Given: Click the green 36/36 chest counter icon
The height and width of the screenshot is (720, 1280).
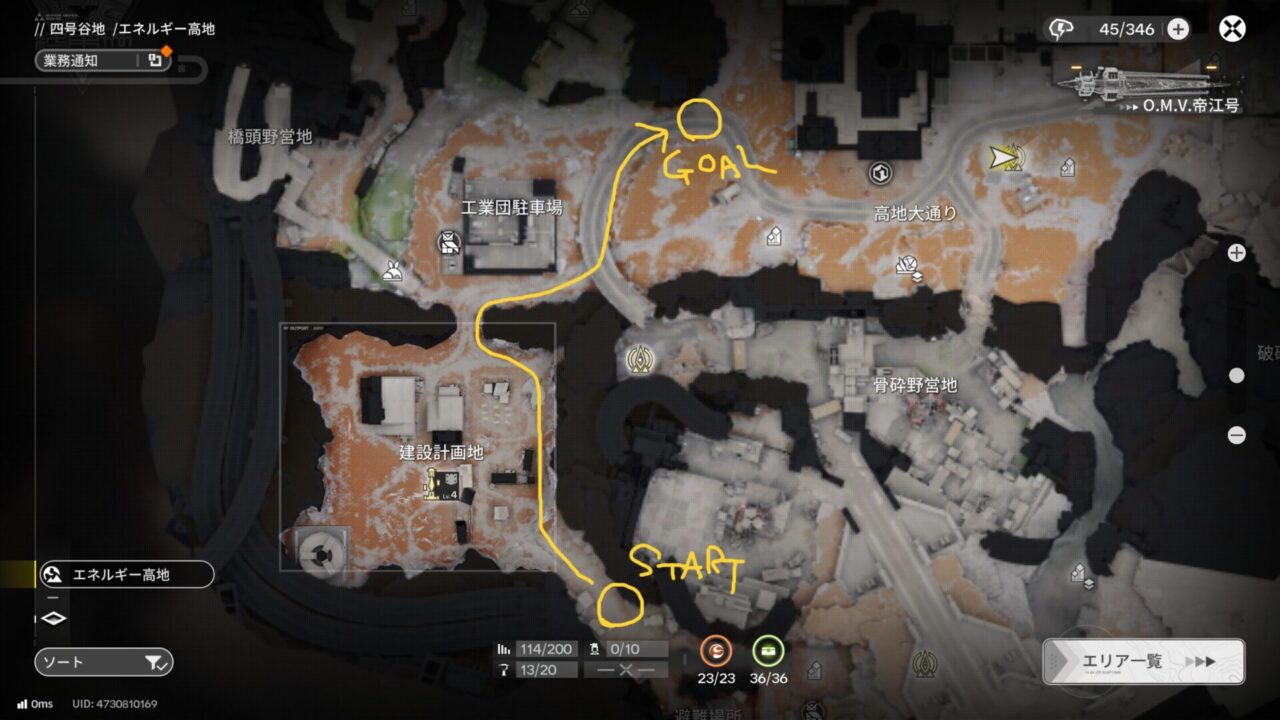Looking at the screenshot, I should [768, 652].
